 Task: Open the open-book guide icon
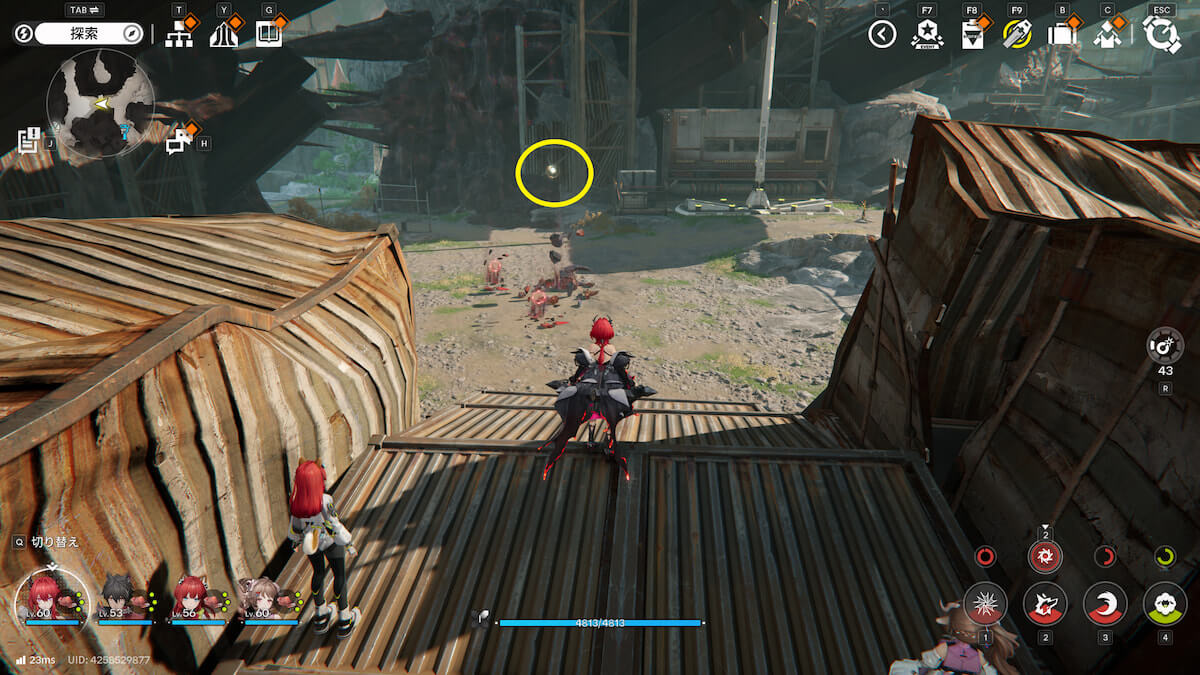coord(268,35)
